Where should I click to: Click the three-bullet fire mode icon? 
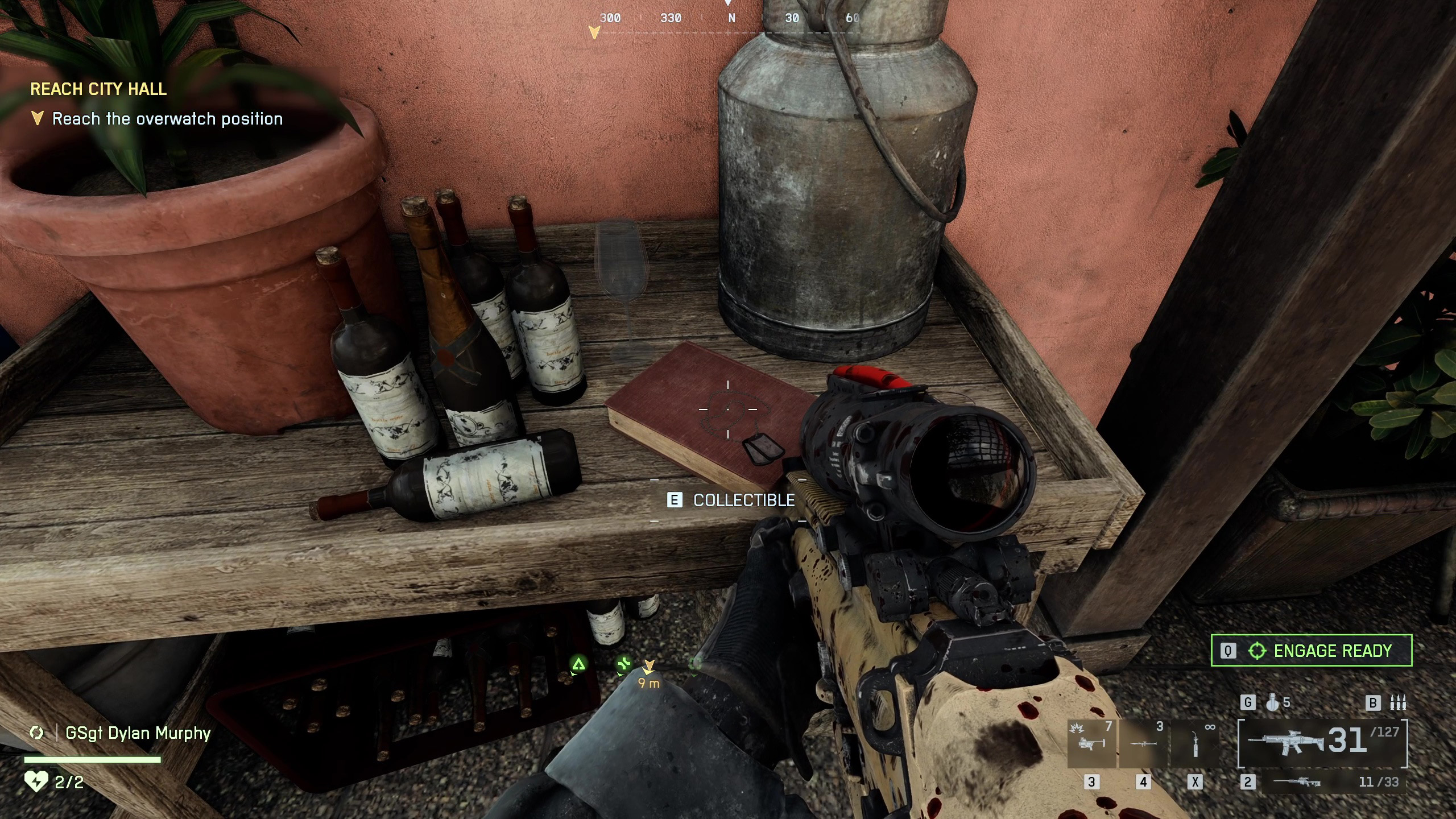click(1398, 703)
